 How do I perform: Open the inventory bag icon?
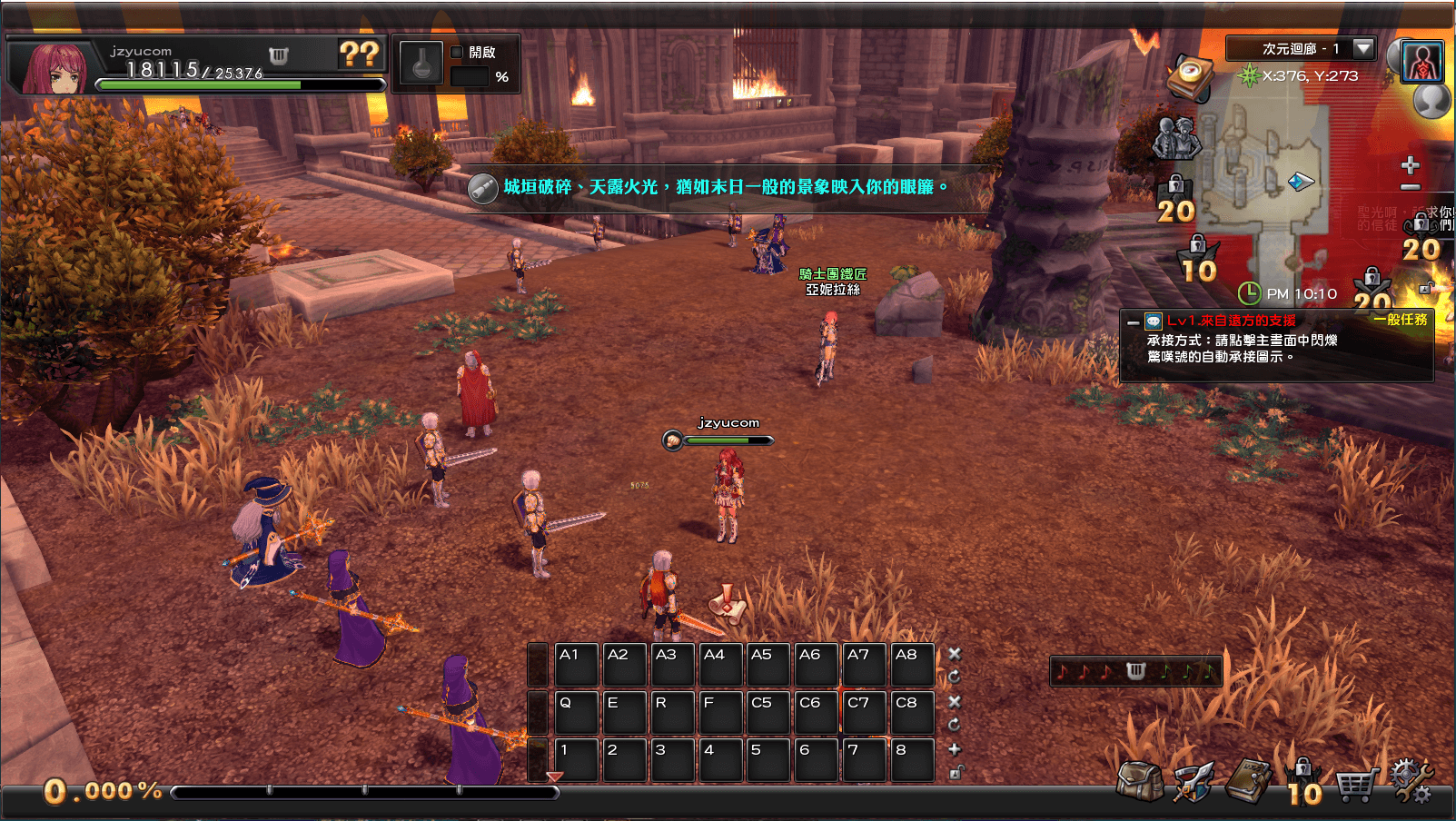(1142, 779)
